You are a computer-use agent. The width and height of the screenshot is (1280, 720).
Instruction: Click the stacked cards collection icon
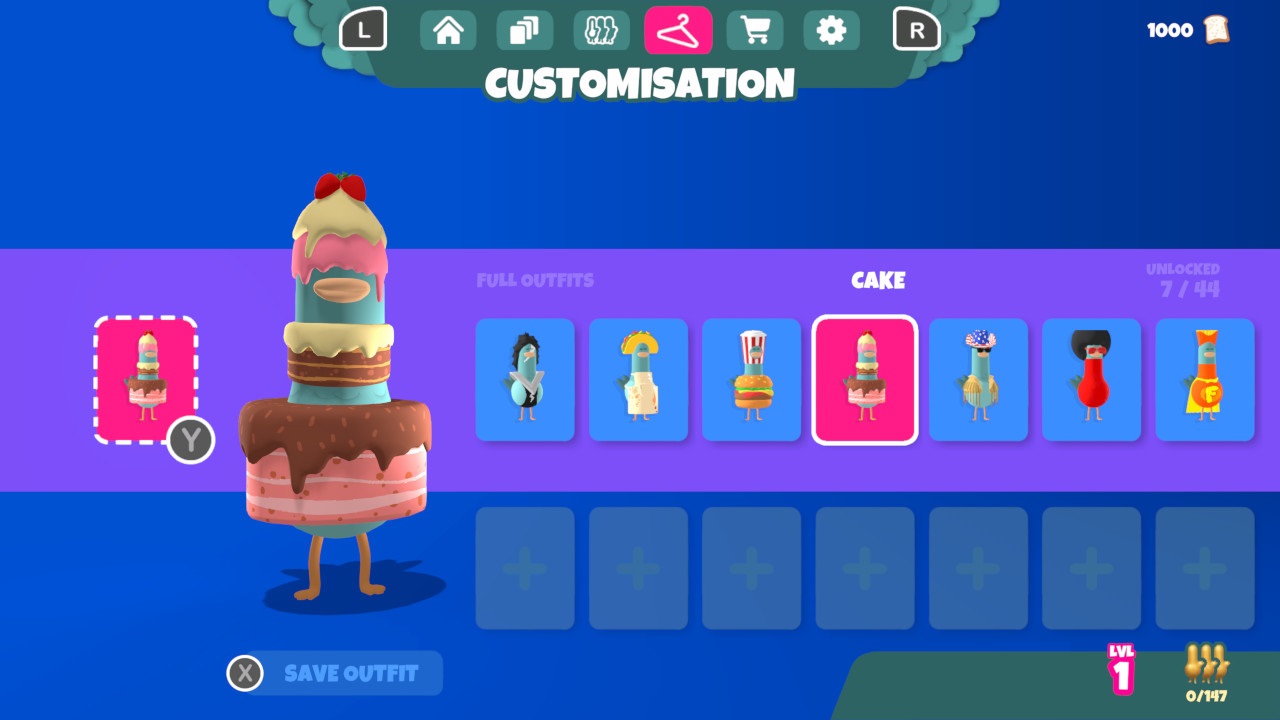[524, 30]
